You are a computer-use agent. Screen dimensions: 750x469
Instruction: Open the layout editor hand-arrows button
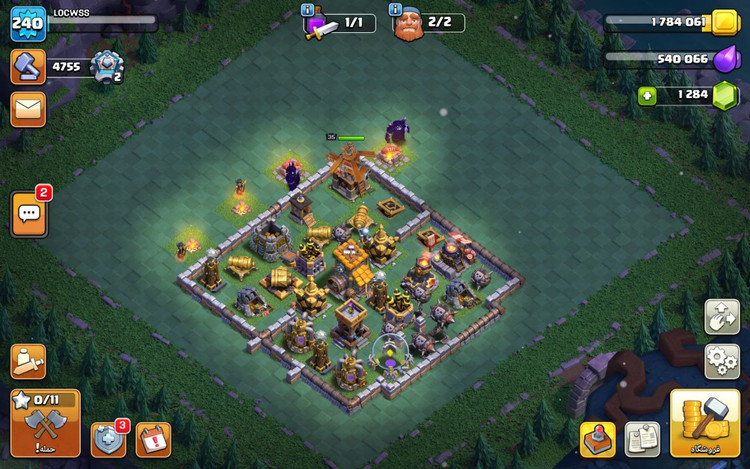tap(722, 317)
